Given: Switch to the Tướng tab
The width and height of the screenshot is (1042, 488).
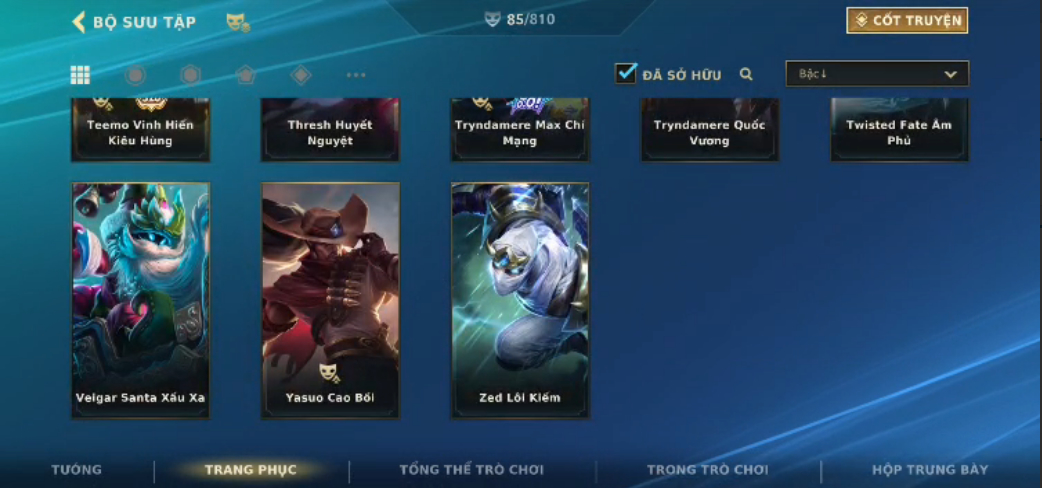Looking at the screenshot, I should click(76, 470).
